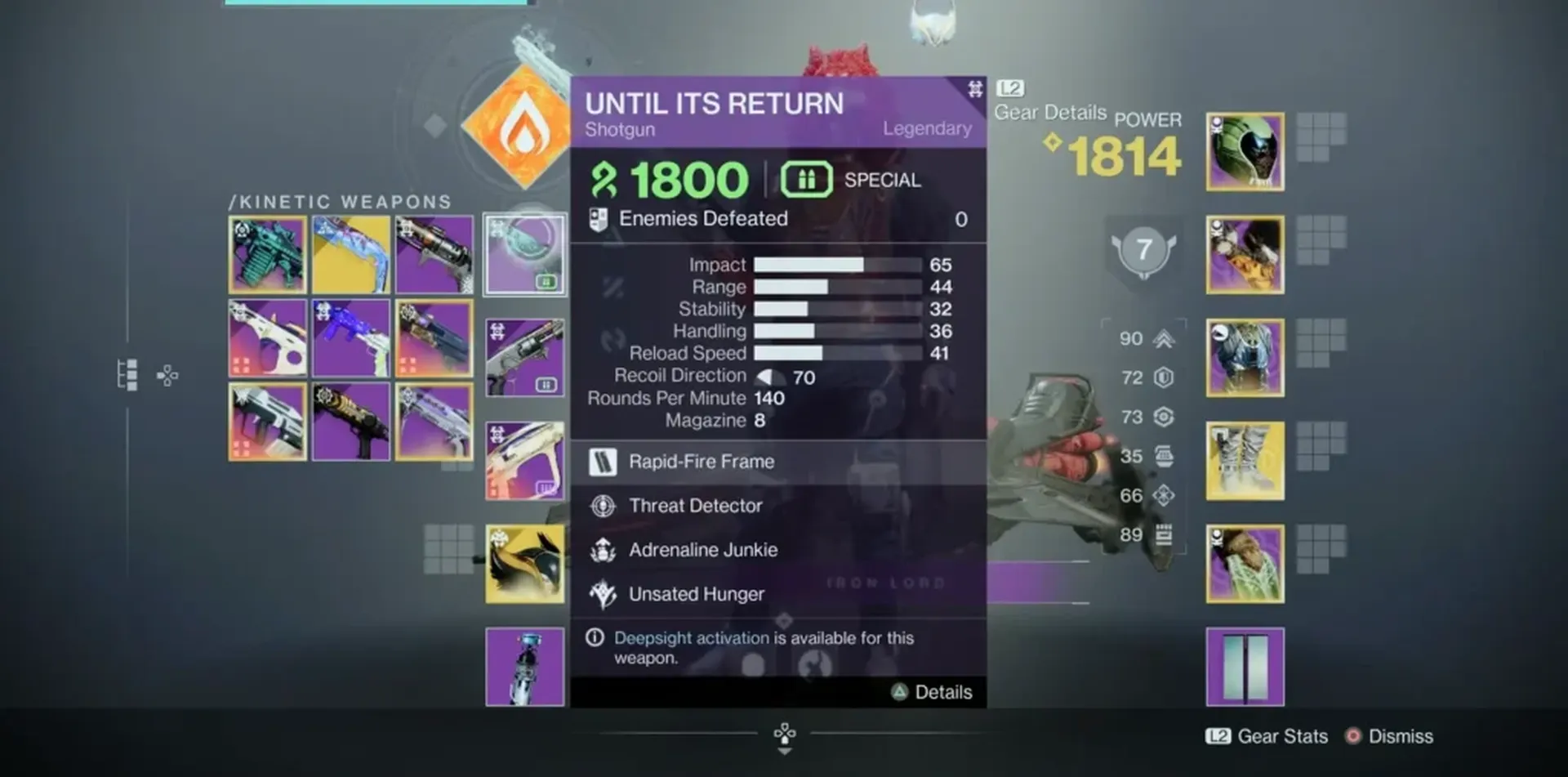The width and height of the screenshot is (1568, 777).
Task: Select the Adrenaline Junkie perk
Action: coord(702,550)
